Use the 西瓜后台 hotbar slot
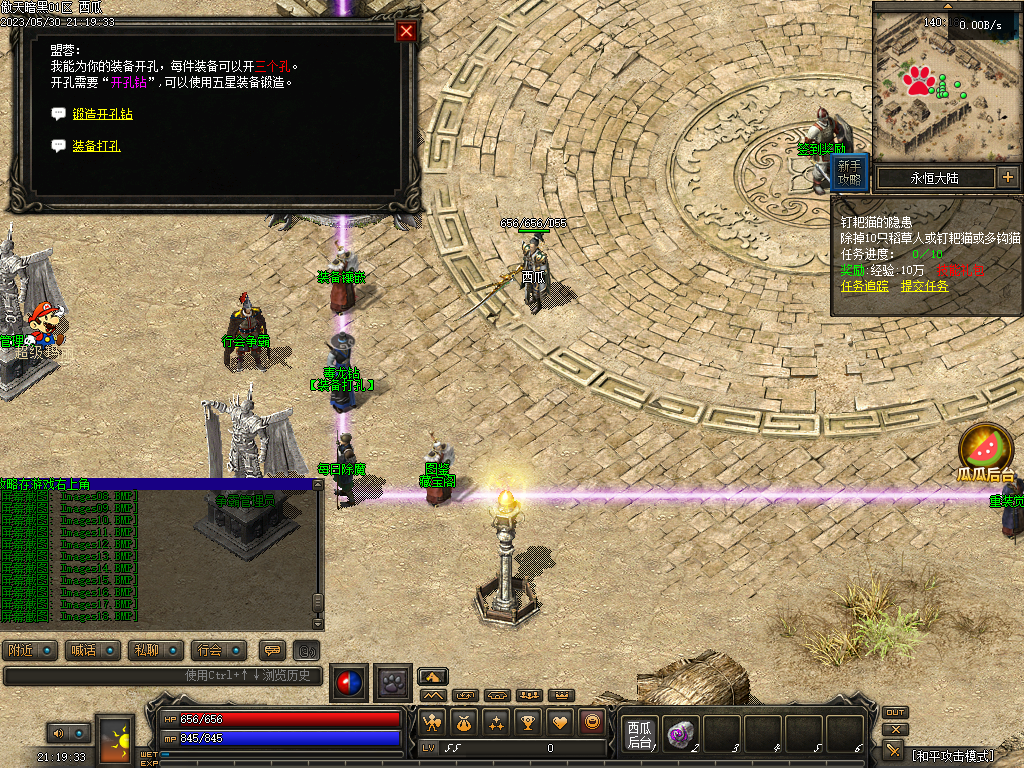The width and height of the screenshot is (1024, 768). (x=639, y=735)
